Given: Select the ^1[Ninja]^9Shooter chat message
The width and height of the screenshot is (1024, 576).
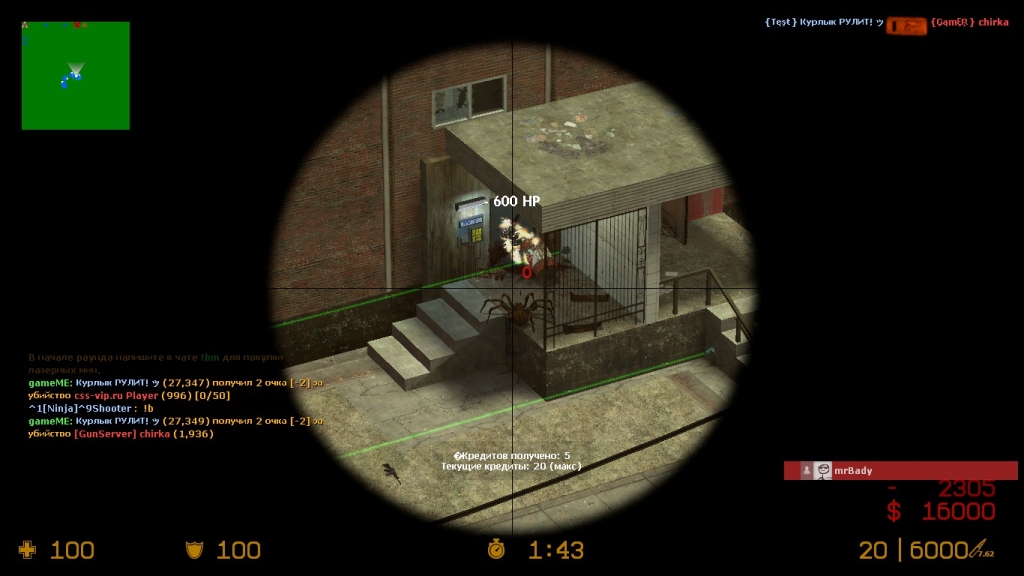Looking at the screenshot, I should [91, 408].
